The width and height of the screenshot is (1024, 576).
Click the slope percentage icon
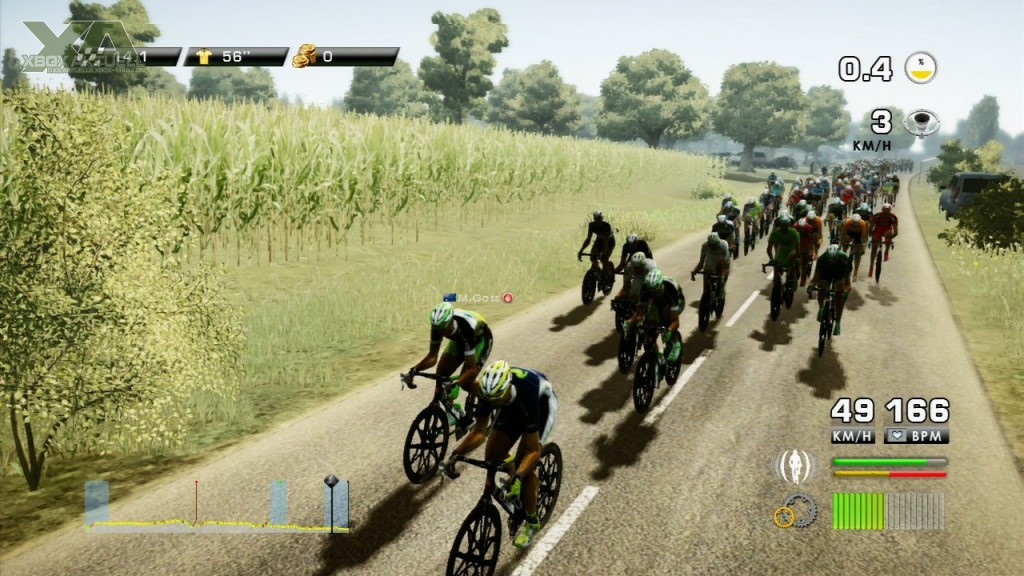pos(920,68)
